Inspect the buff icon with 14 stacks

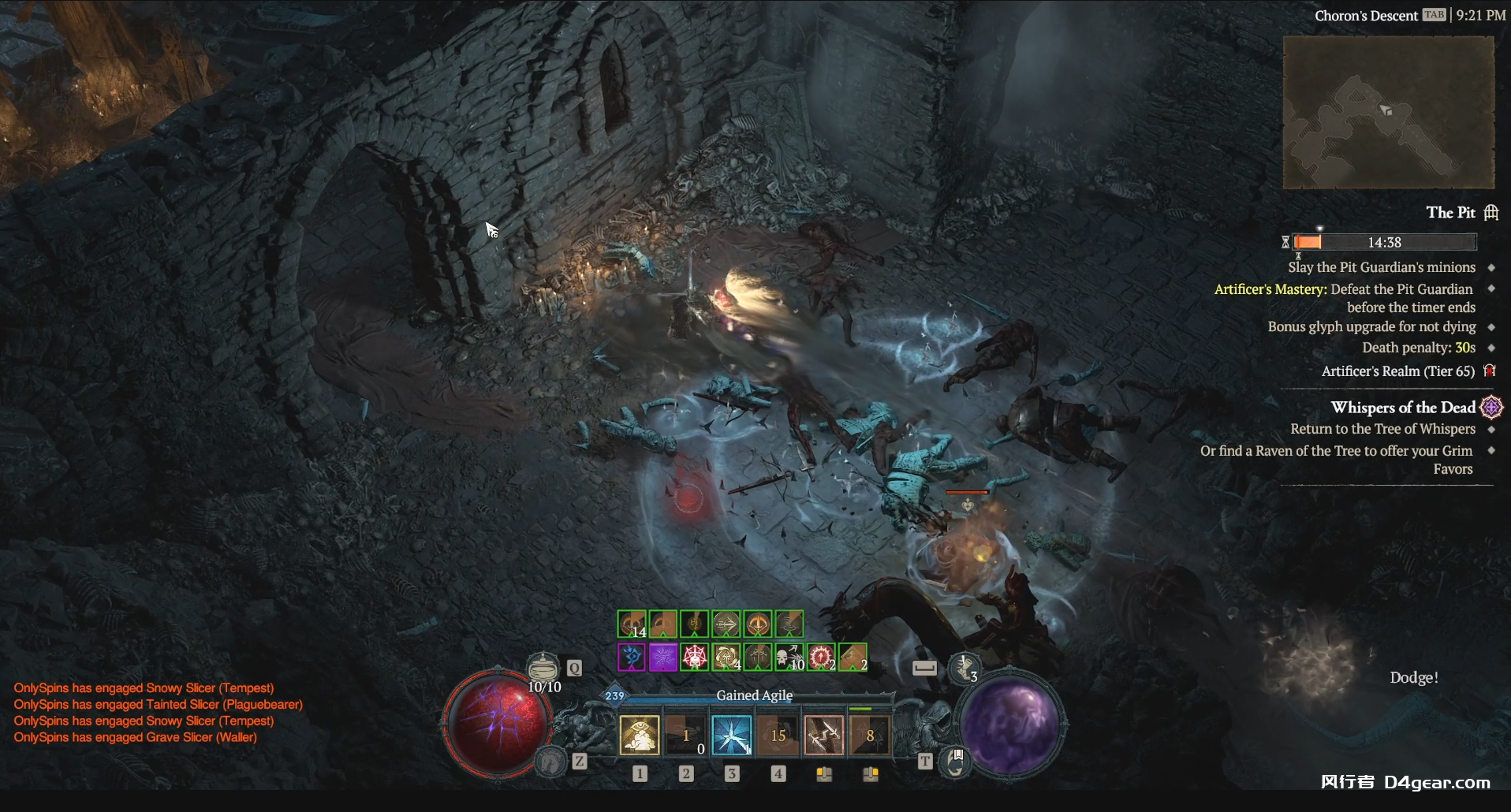pyautogui.click(x=632, y=624)
